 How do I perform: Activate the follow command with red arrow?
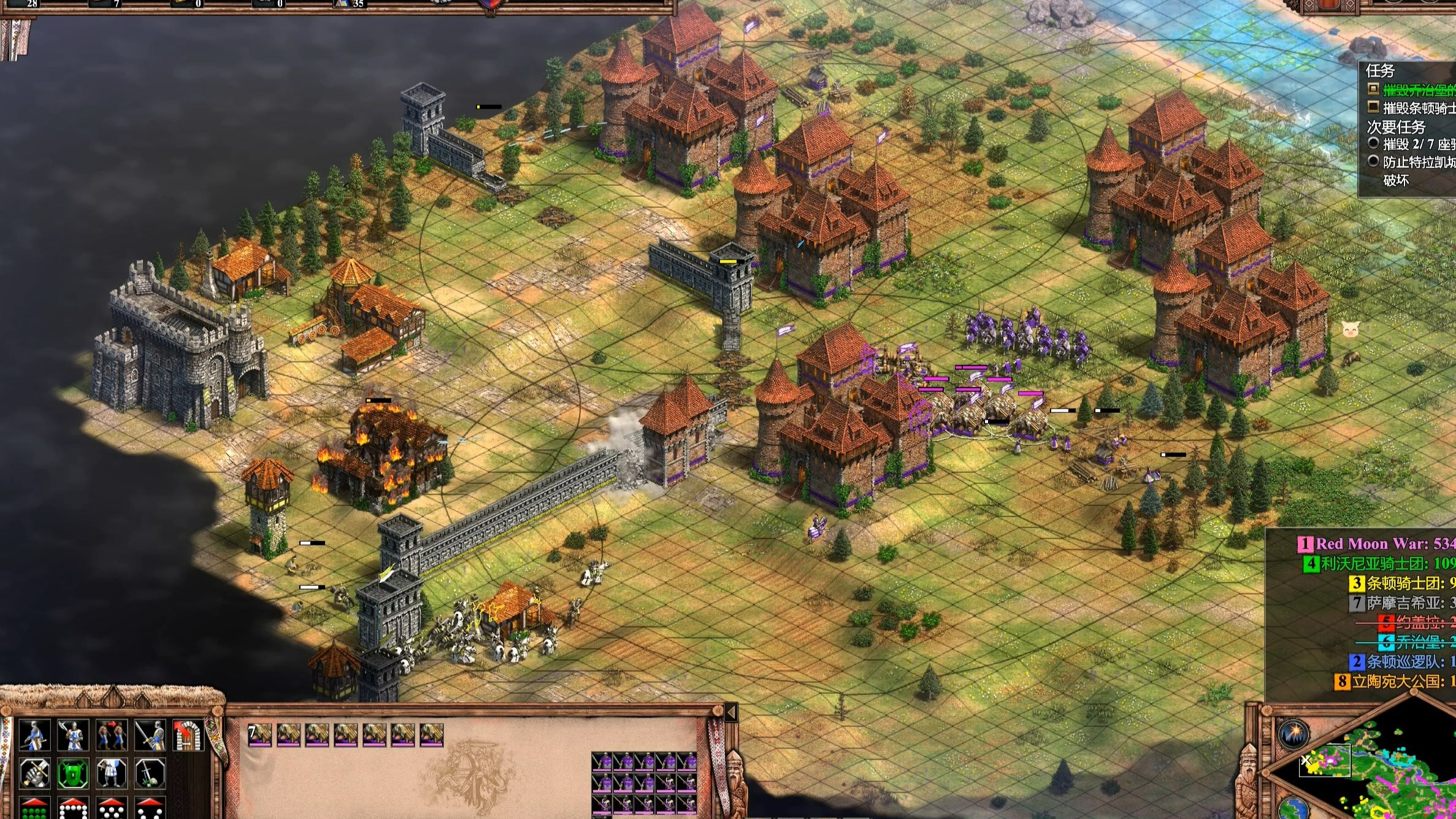pyautogui.click(x=112, y=735)
